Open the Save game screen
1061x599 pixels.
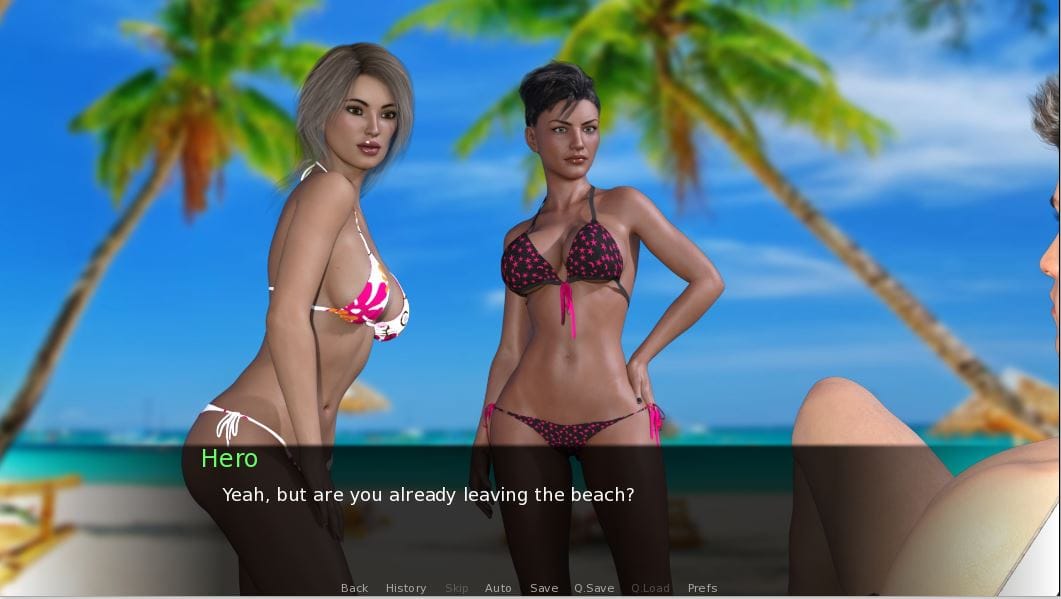tap(544, 588)
